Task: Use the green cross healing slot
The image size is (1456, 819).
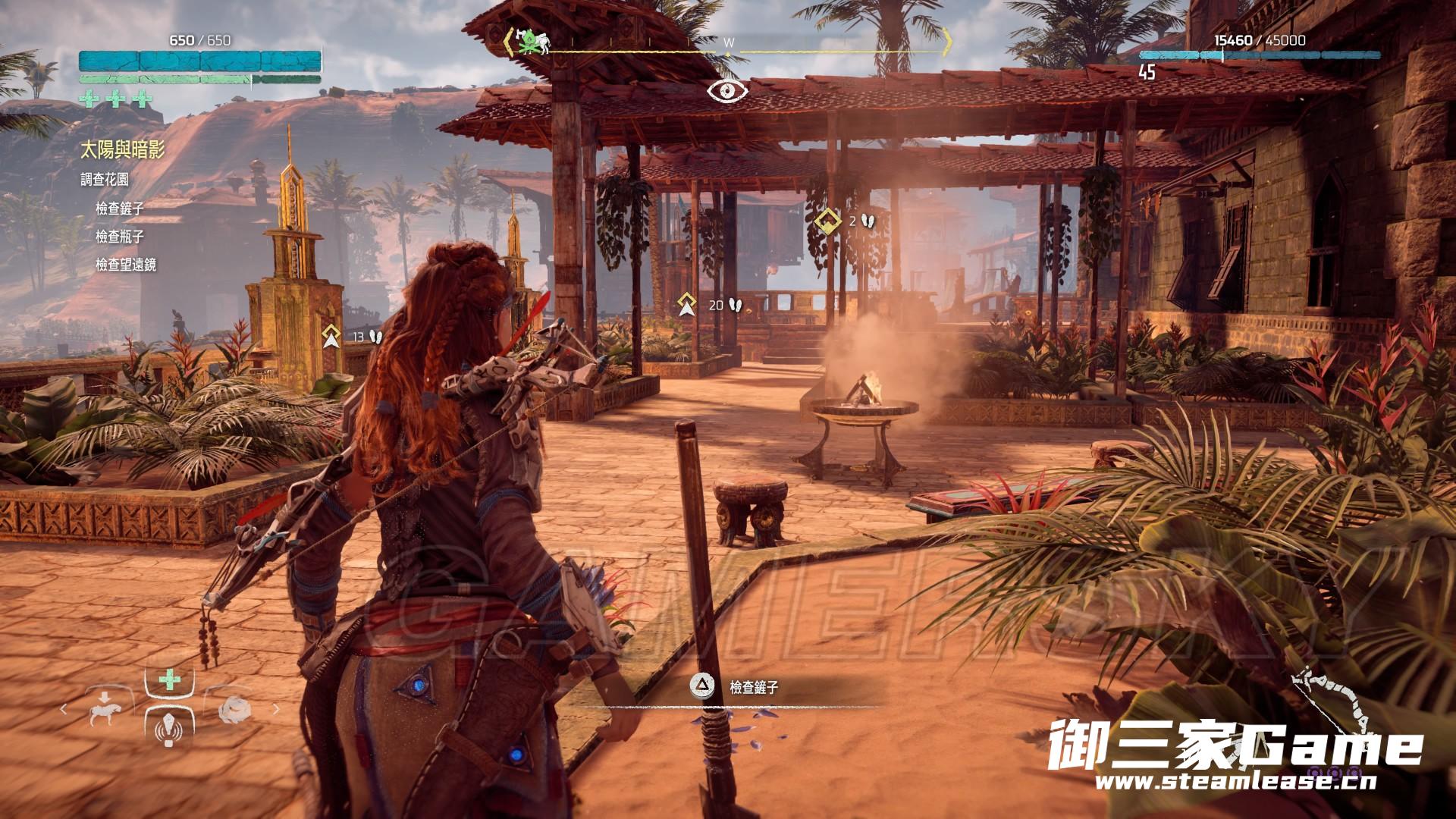Action: (169, 680)
